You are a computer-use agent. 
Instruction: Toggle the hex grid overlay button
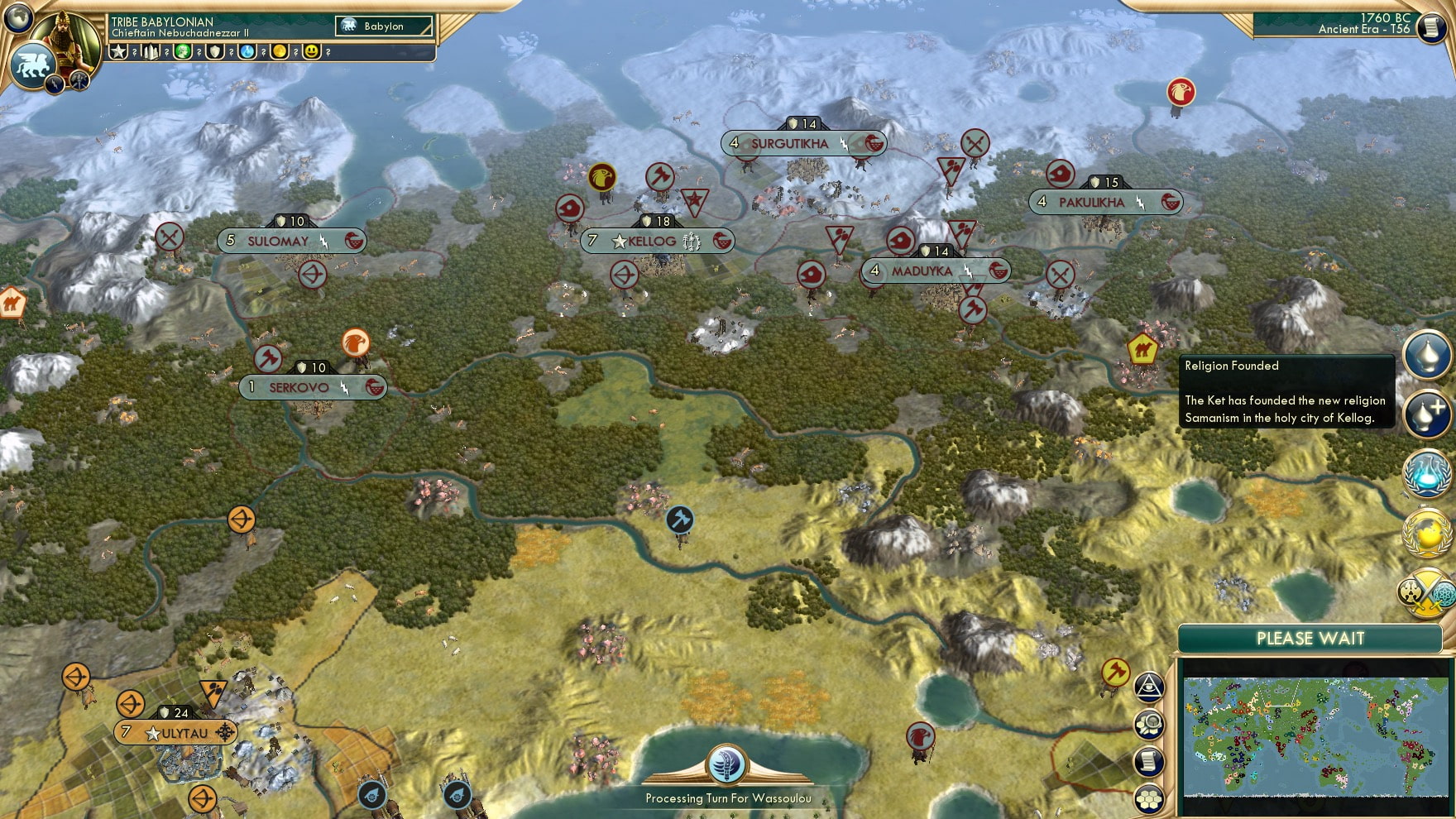[1150, 797]
